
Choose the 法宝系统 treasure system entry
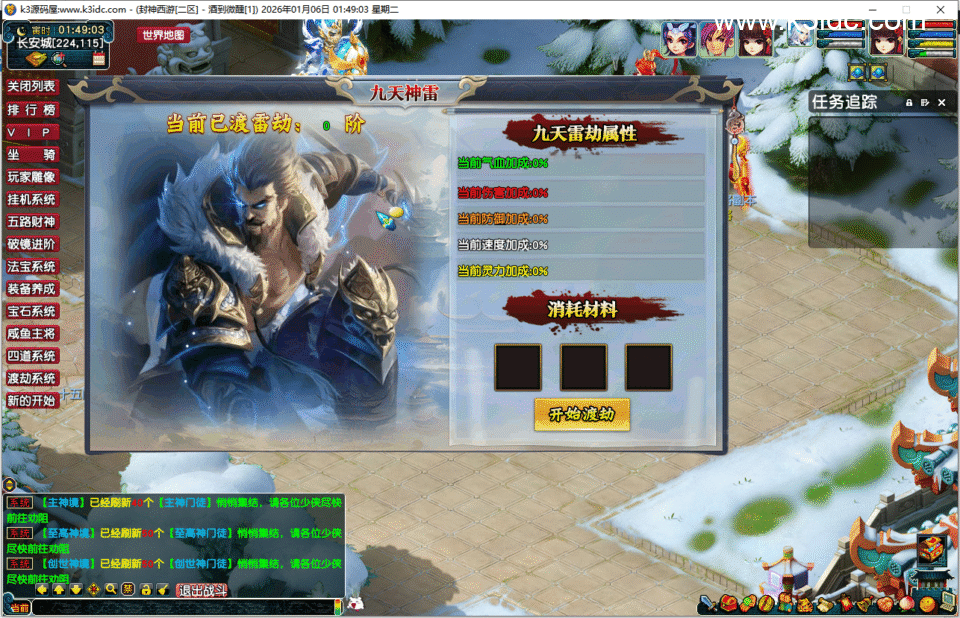[x=32, y=267]
